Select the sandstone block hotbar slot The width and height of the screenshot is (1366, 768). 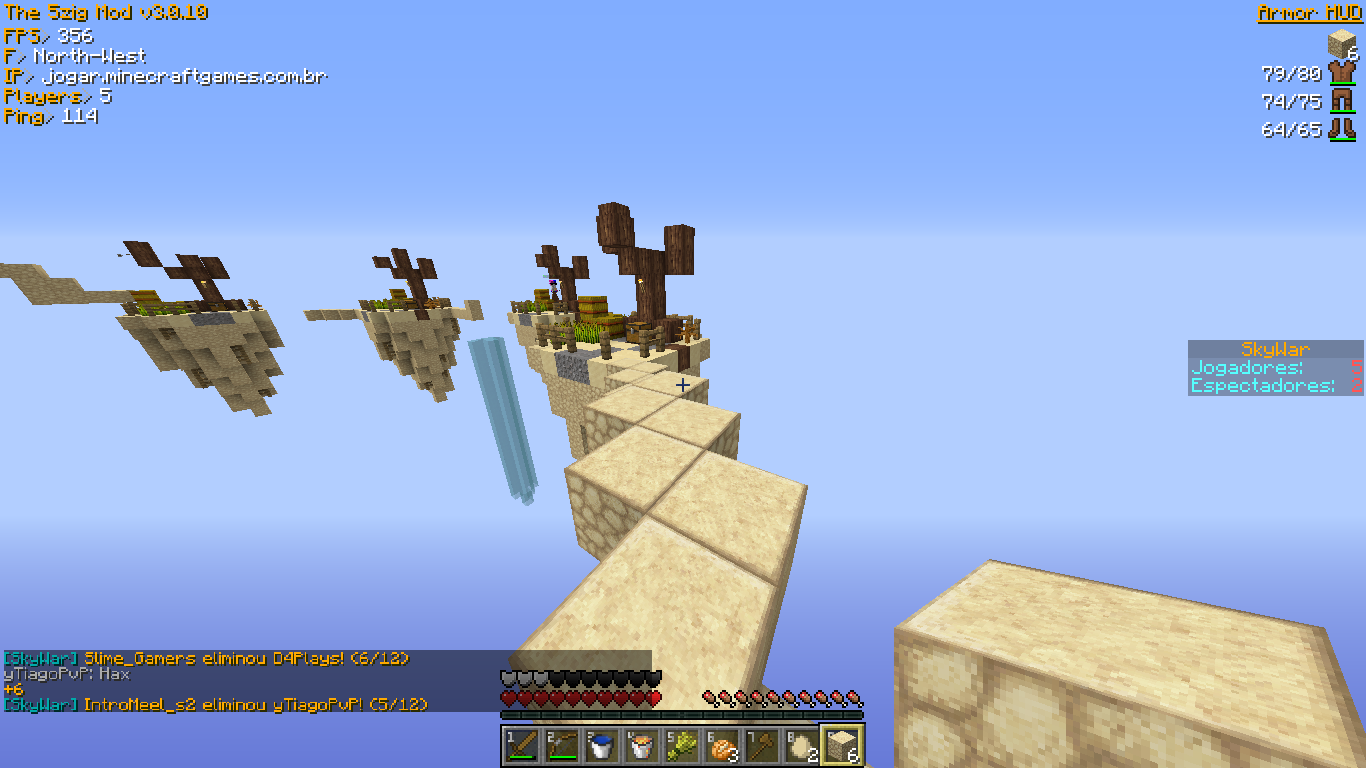pyautogui.click(x=842, y=745)
